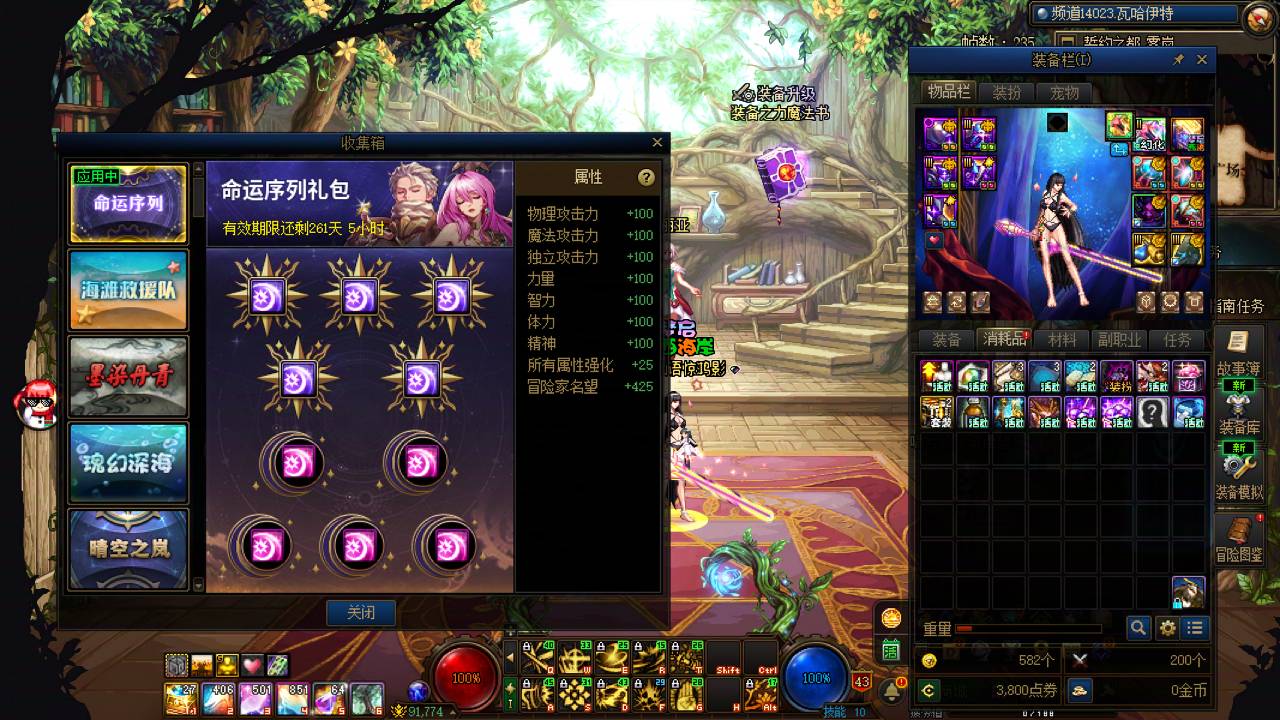Switch to the 装备 item category tab
1280x720 pixels.
pos(946,340)
